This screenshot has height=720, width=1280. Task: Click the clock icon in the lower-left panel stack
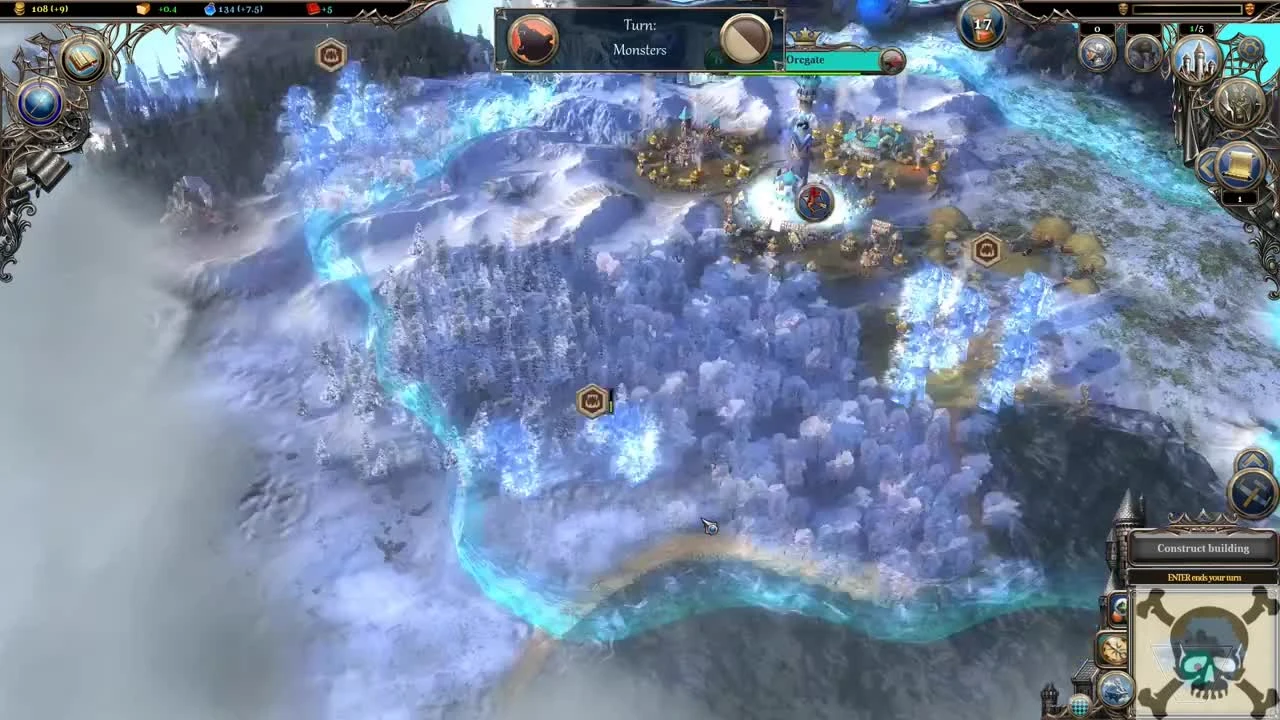click(1113, 650)
